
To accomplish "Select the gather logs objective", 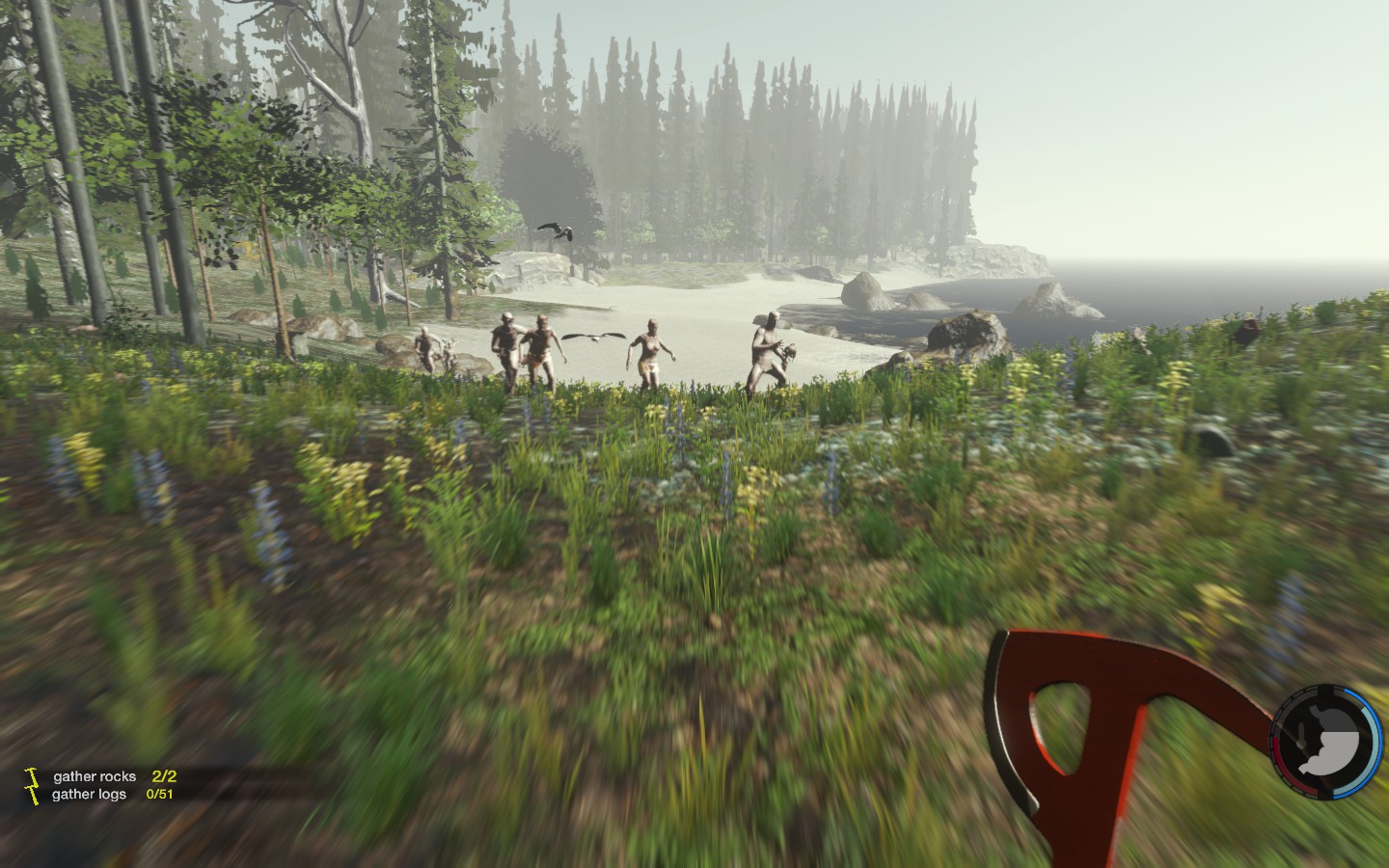I will click(x=90, y=795).
